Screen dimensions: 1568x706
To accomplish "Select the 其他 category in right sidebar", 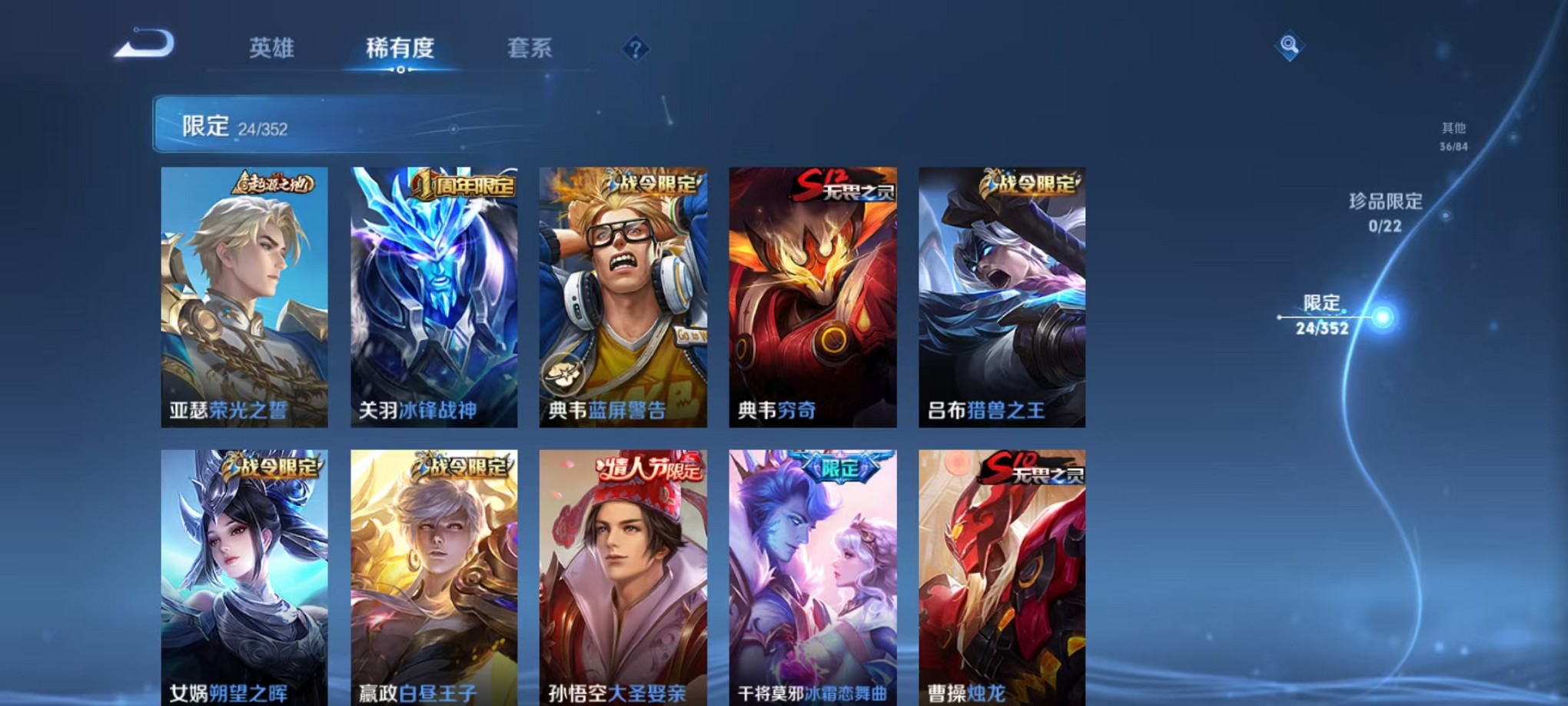I will click(1453, 135).
